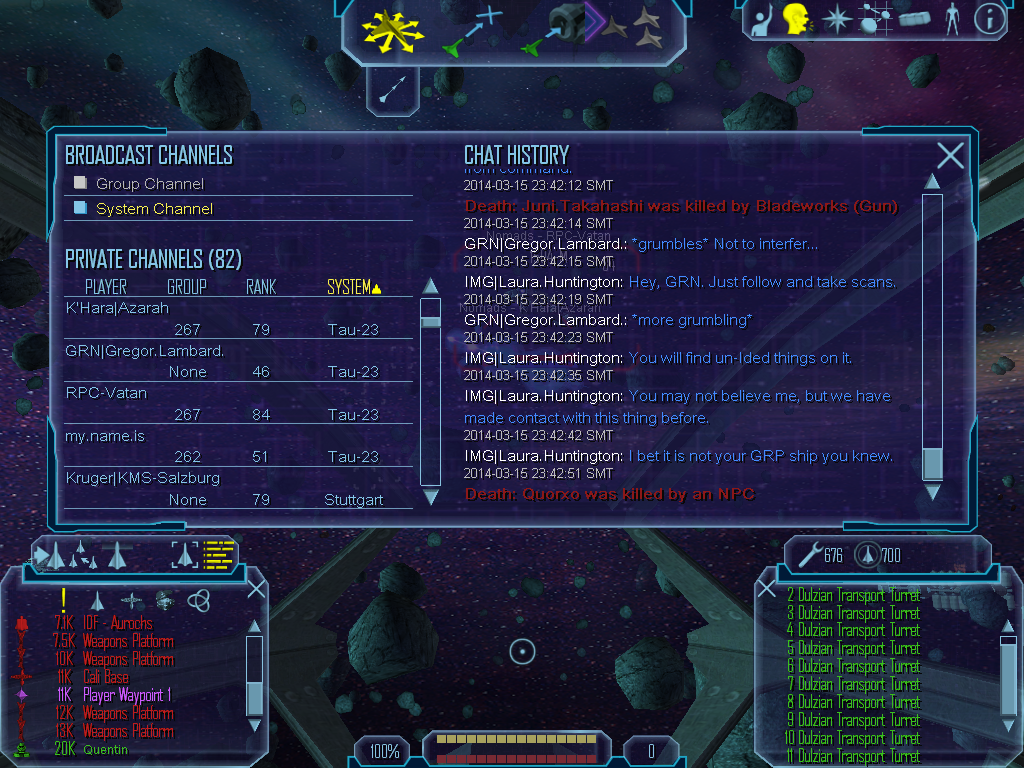The width and height of the screenshot is (1024, 768).
Task: Choose player K'Hara|Azarah in private channels
Action: point(117,308)
